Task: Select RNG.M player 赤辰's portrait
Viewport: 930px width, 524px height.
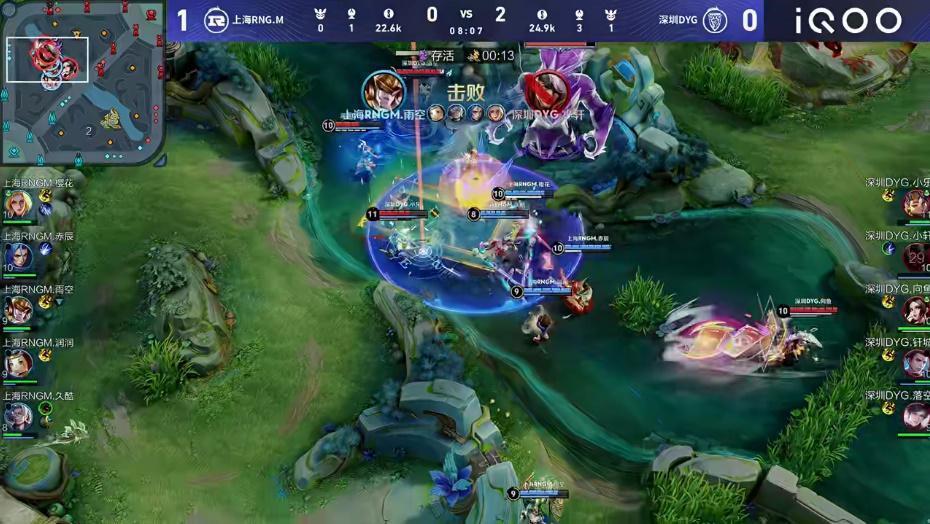Action: pyautogui.click(x=18, y=257)
